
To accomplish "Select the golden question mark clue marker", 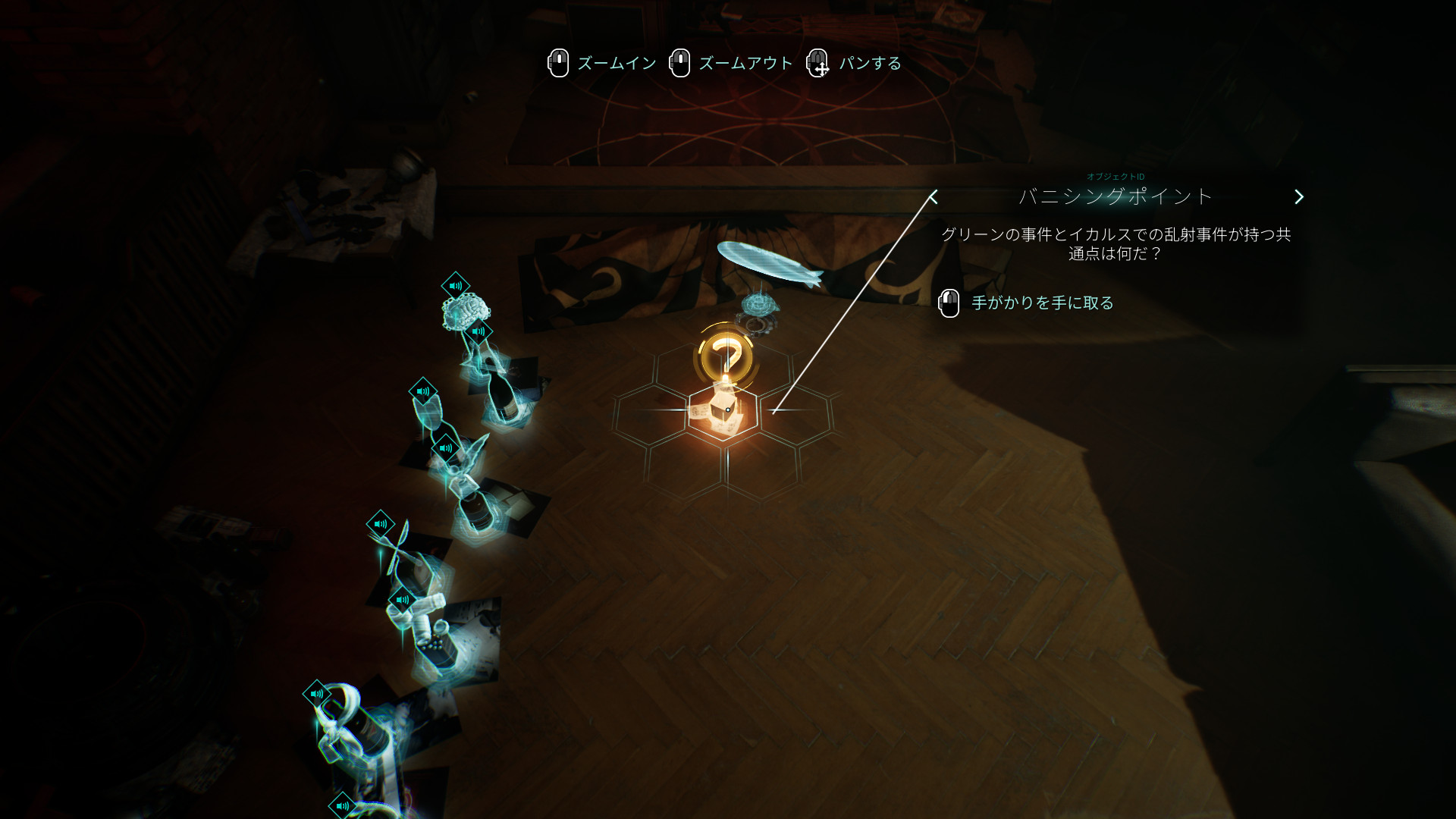I will [x=726, y=357].
